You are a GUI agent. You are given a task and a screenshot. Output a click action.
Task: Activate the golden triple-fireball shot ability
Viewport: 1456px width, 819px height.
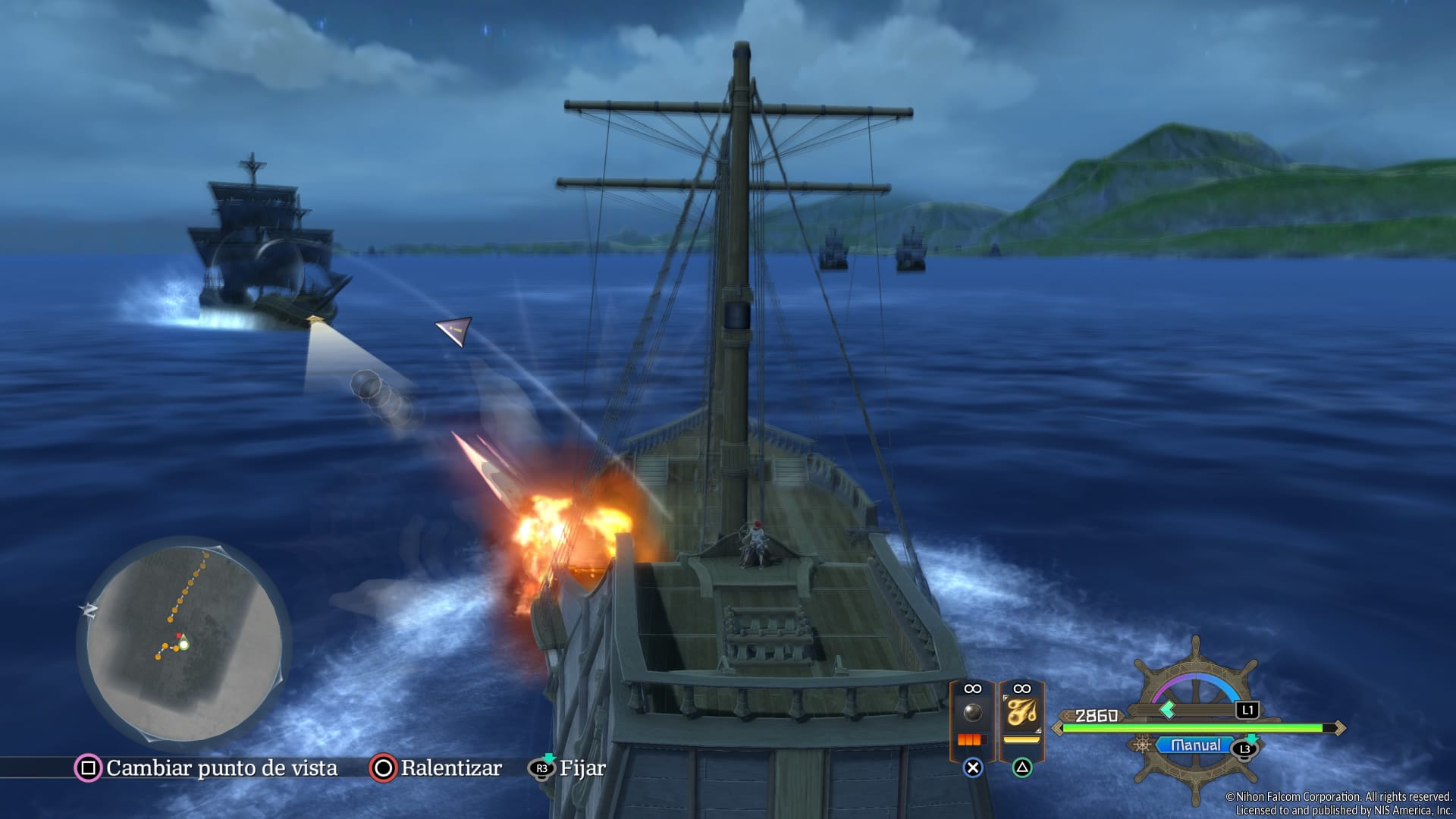1021,713
